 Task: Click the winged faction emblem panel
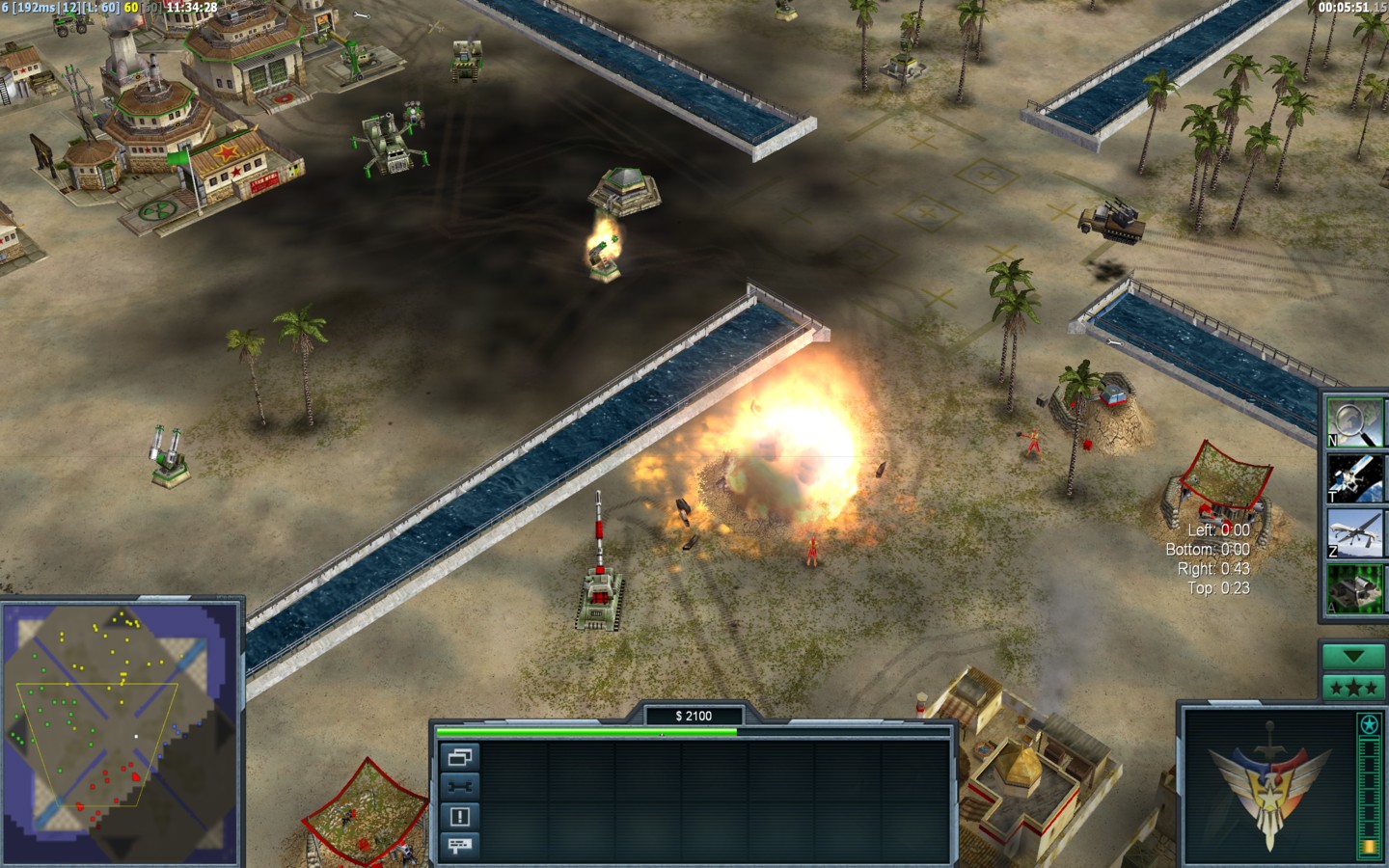[1267, 783]
